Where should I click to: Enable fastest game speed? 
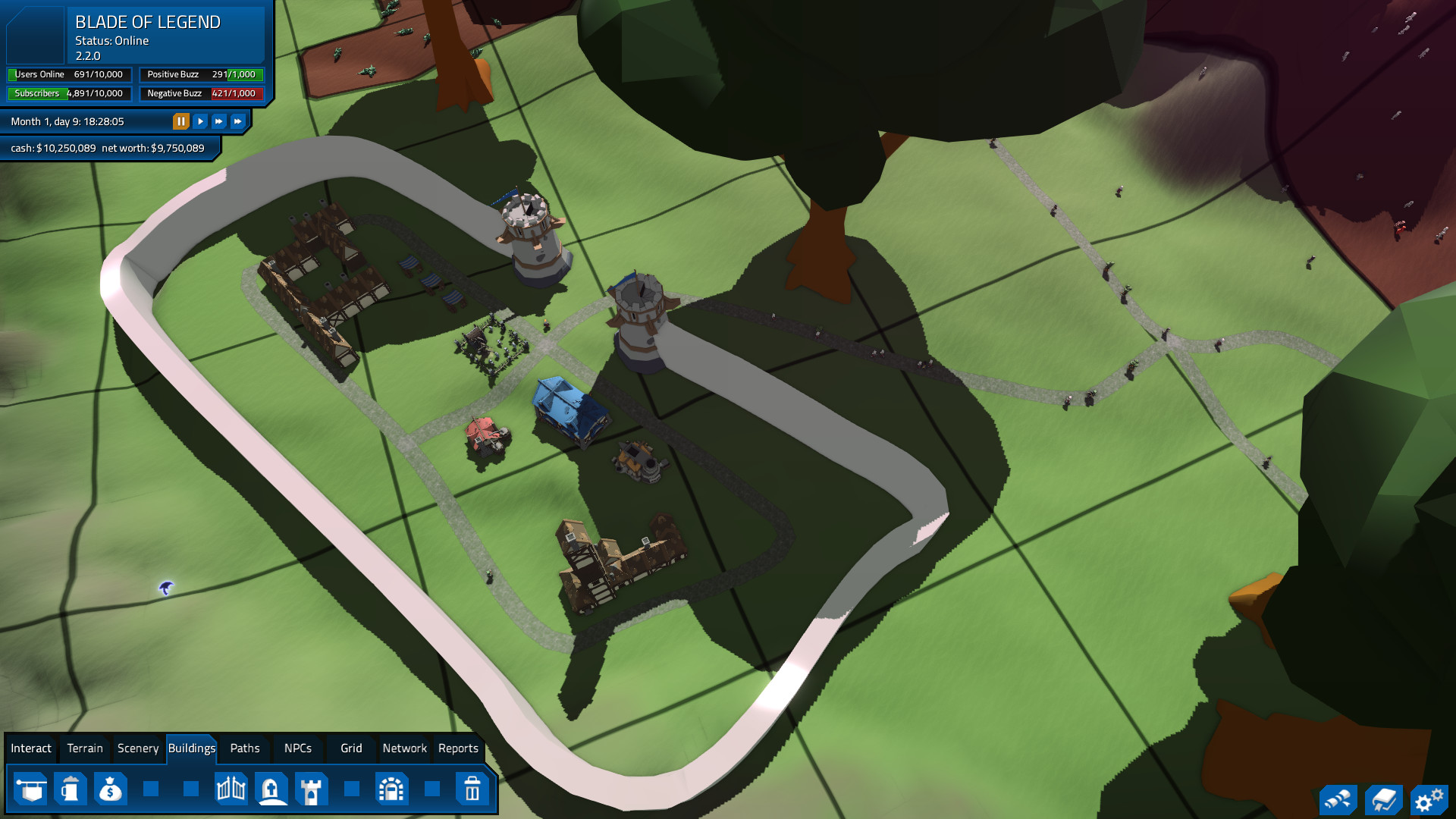click(x=237, y=121)
